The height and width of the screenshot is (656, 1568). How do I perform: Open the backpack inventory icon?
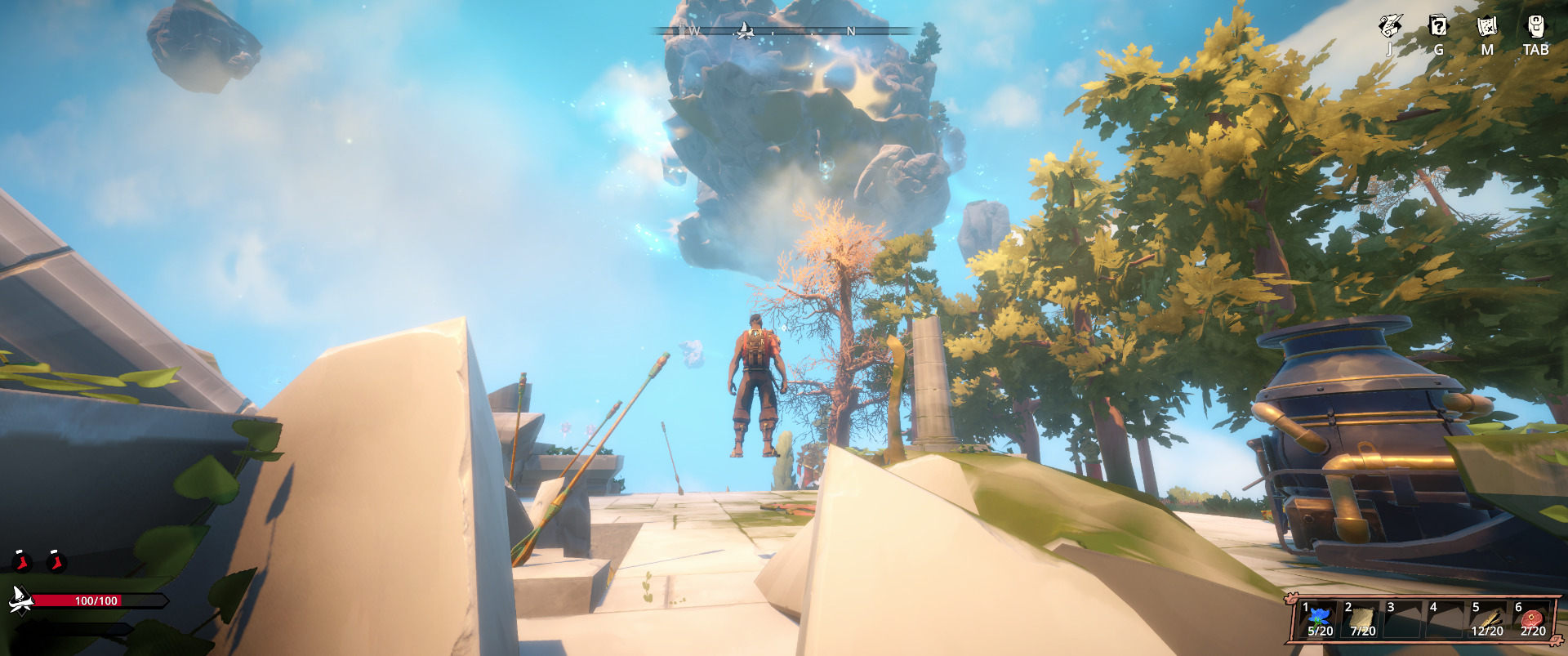pos(1535,27)
